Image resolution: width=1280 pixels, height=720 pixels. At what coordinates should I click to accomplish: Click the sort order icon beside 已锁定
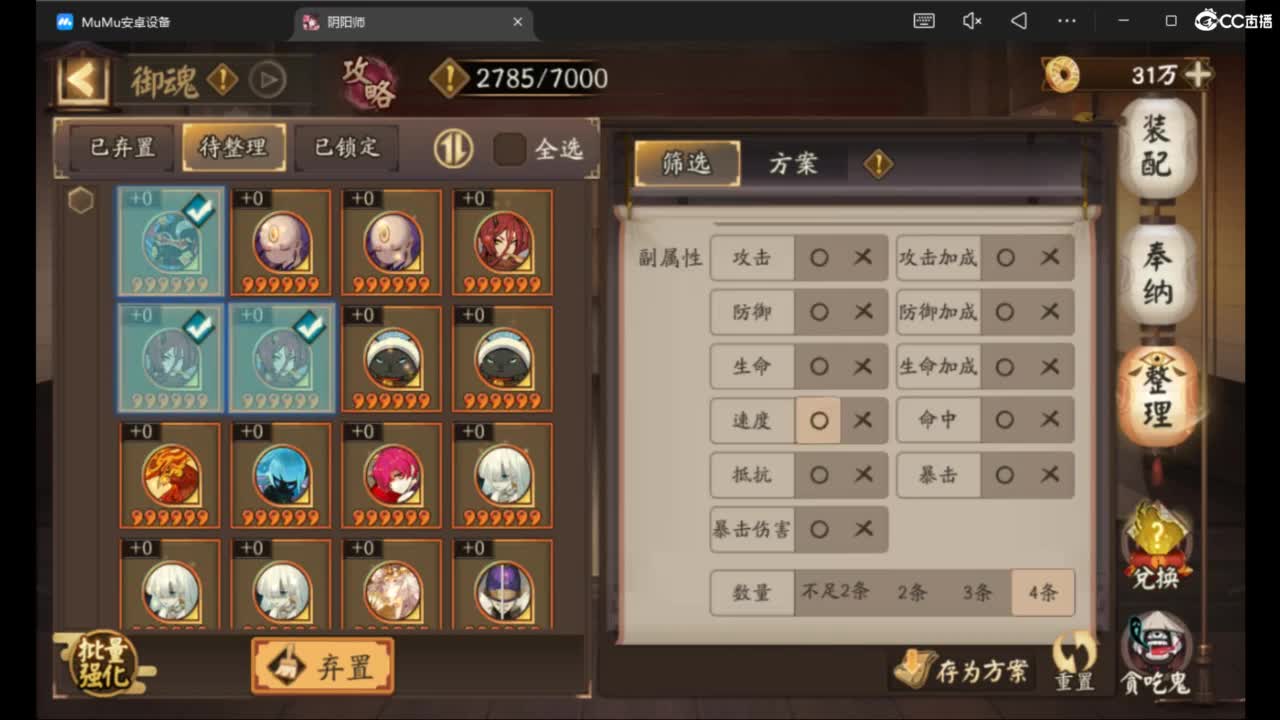pos(451,148)
